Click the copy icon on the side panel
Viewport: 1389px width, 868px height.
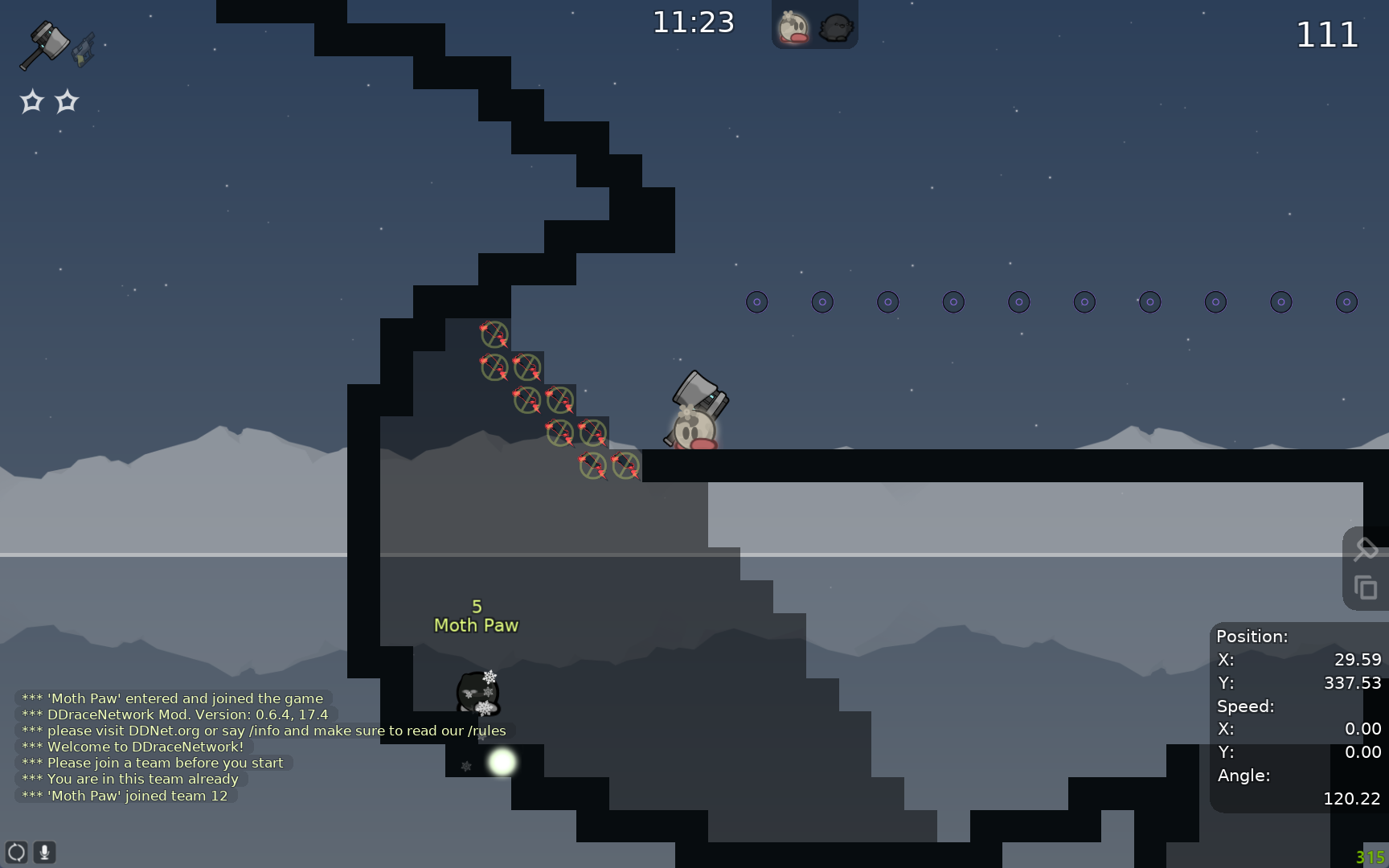[1366, 588]
